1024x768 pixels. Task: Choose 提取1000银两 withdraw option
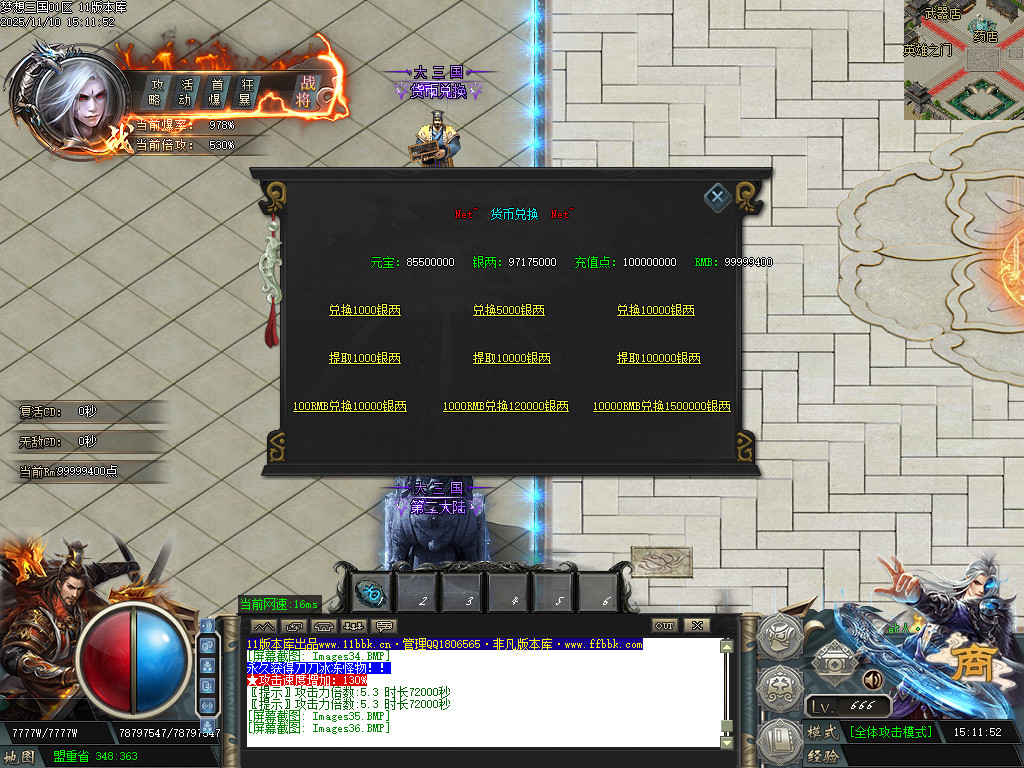click(365, 358)
